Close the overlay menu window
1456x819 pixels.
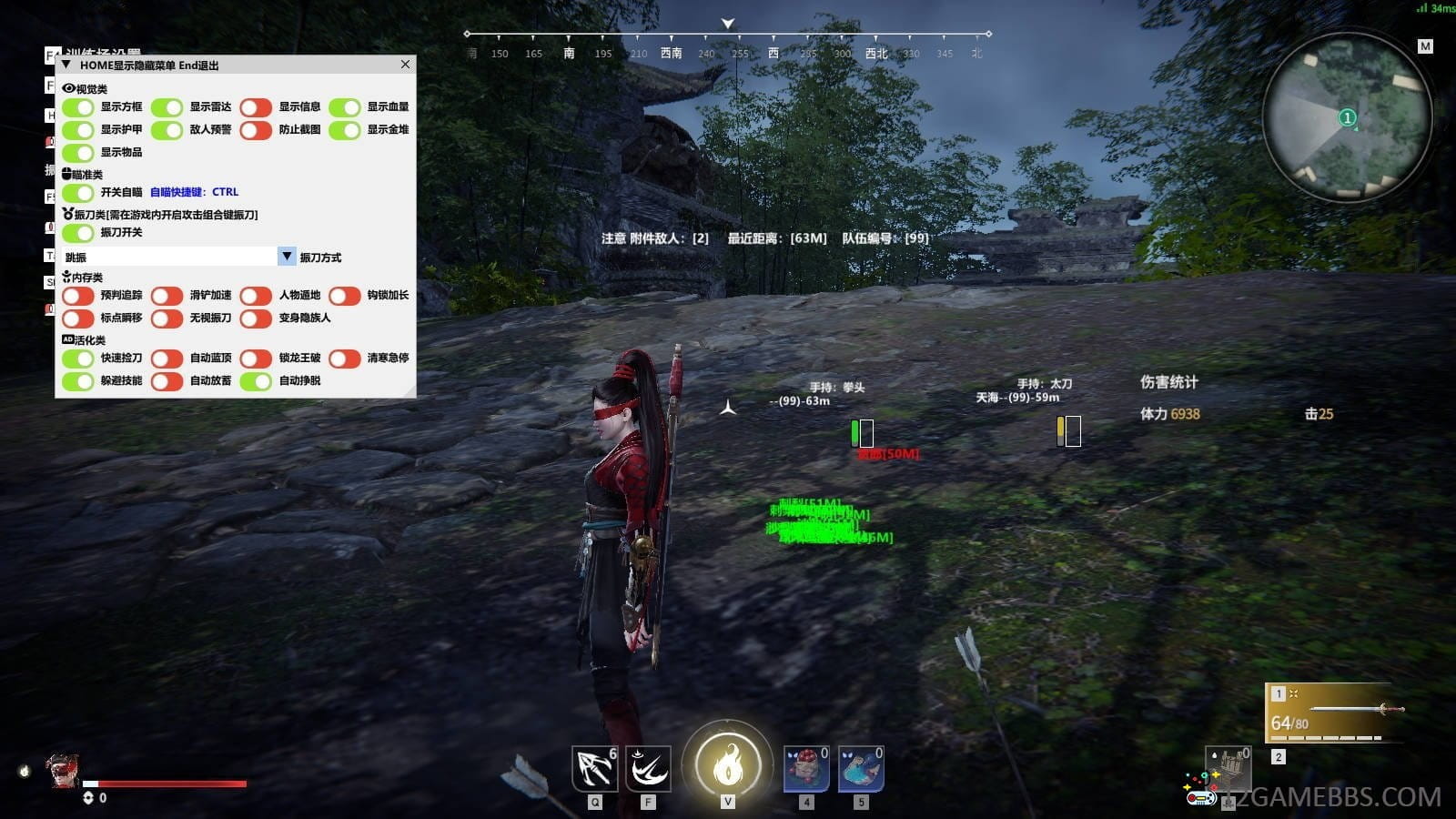coord(405,65)
